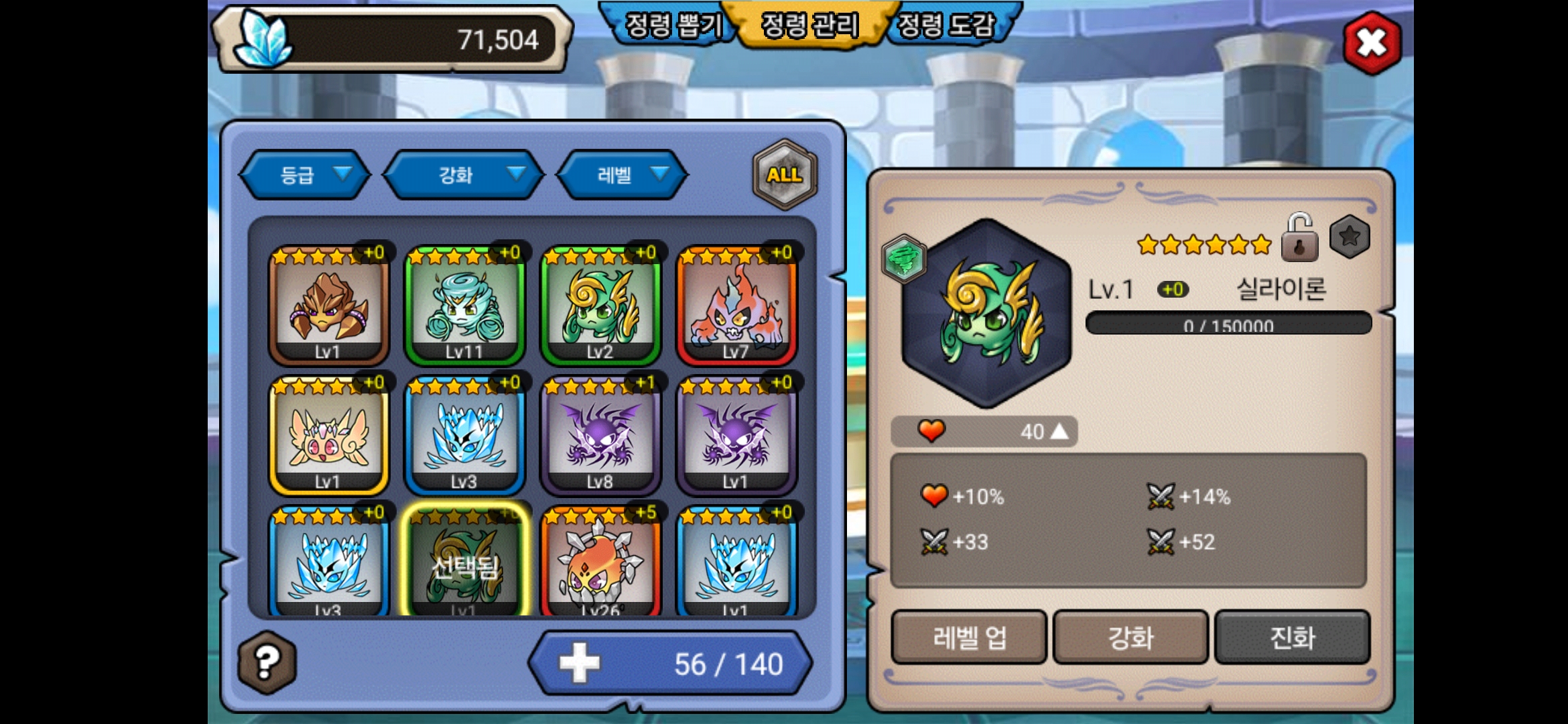Choose the teal wind spirit Lv11
The image size is (1568, 724).
pos(464,306)
